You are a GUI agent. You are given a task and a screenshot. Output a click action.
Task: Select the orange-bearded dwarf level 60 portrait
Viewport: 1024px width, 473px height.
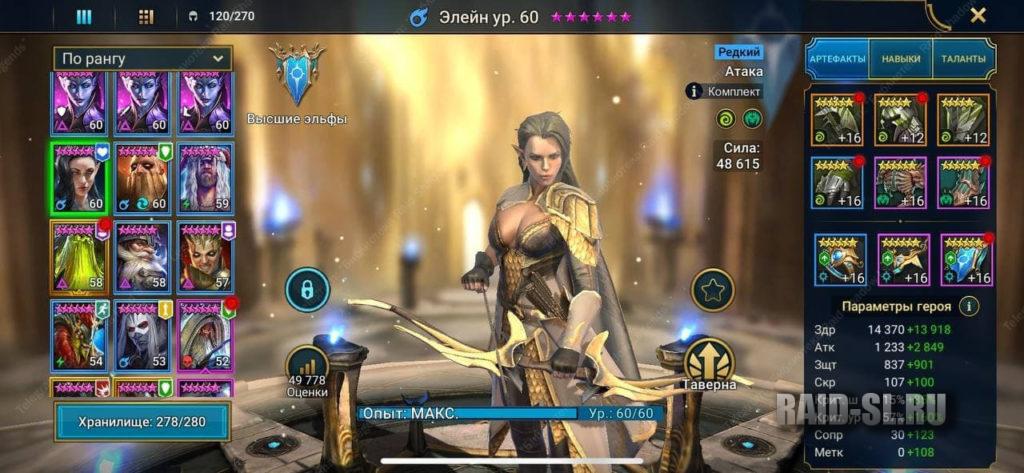(x=143, y=178)
